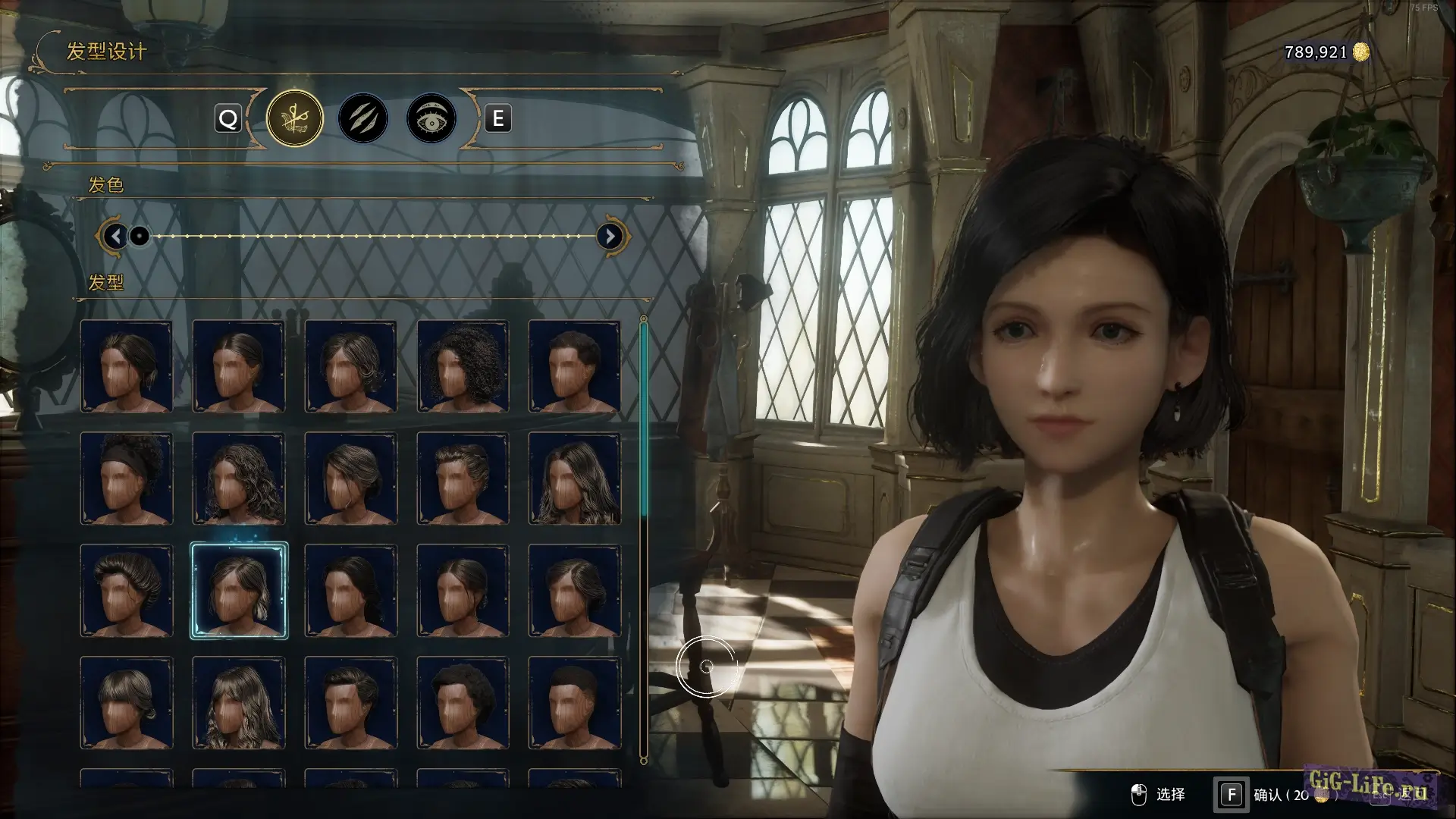The height and width of the screenshot is (819, 1456).
Task: Click the left arrow of the 发色 slider
Action: [115, 236]
